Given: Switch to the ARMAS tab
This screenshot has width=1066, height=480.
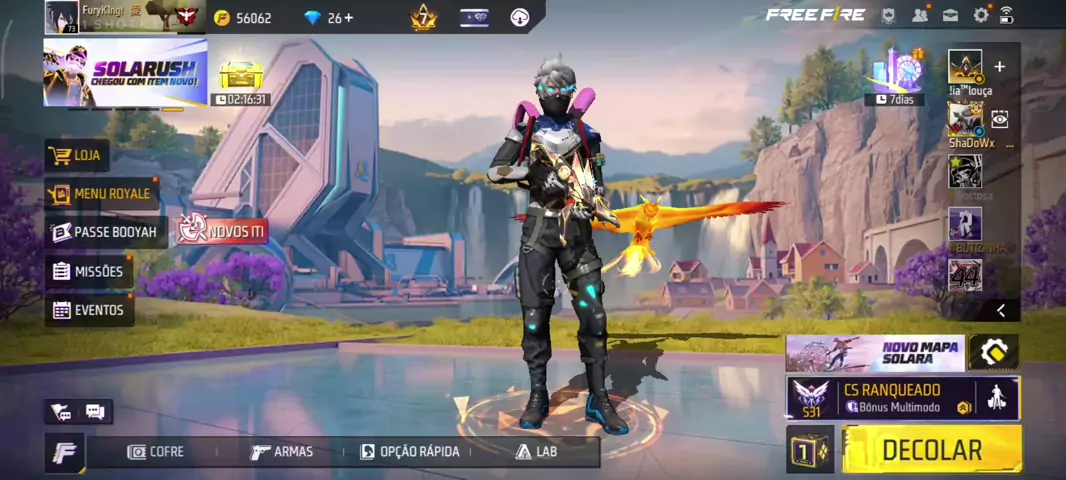Looking at the screenshot, I should pyautogui.click(x=282, y=452).
